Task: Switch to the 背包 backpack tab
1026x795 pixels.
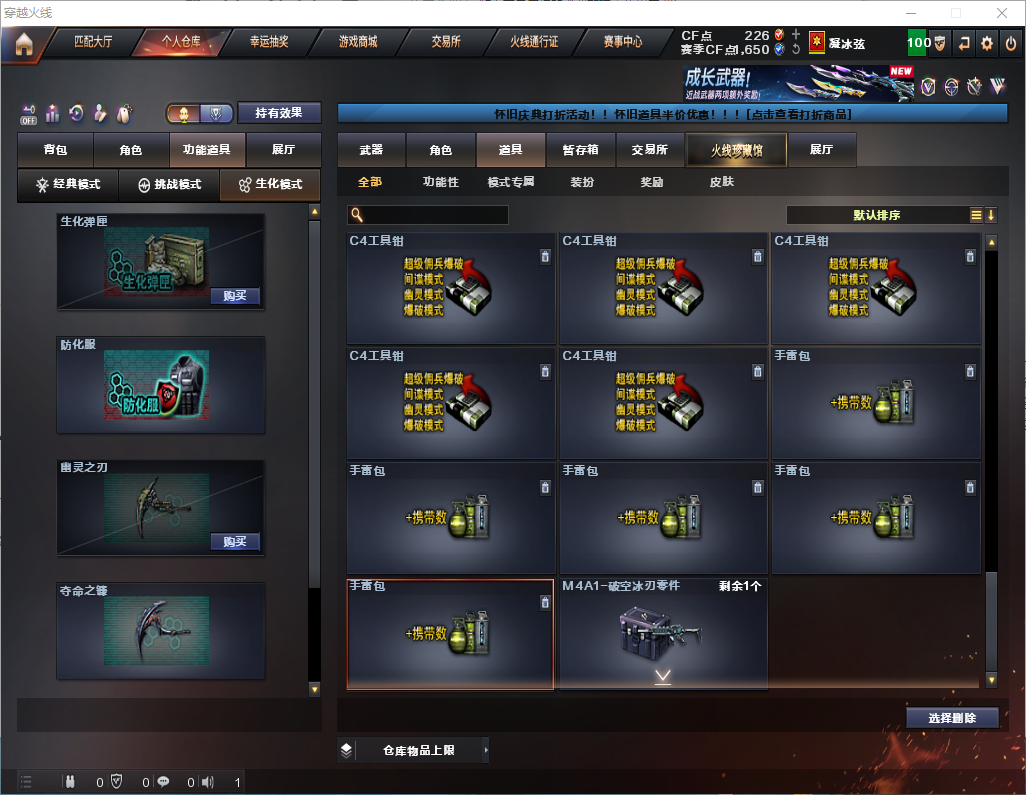Action: pyautogui.click(x=55, y=150)
